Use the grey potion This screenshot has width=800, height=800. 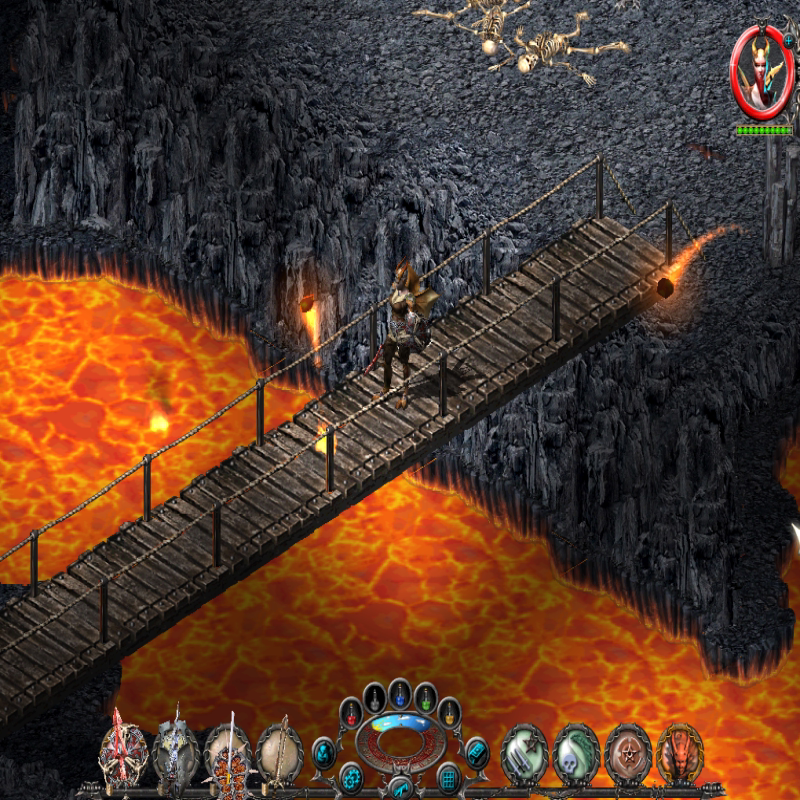tap(375, 696)
